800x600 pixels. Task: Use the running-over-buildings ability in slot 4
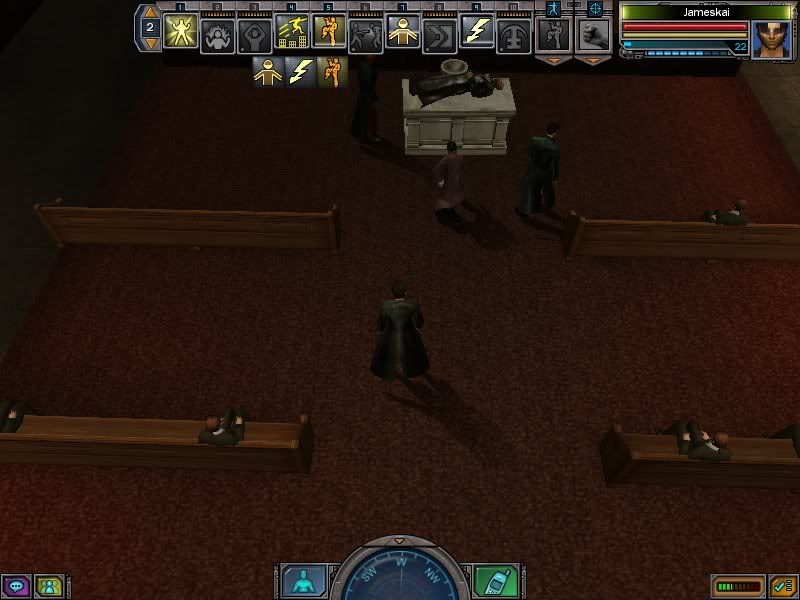(x=291, y=31)
